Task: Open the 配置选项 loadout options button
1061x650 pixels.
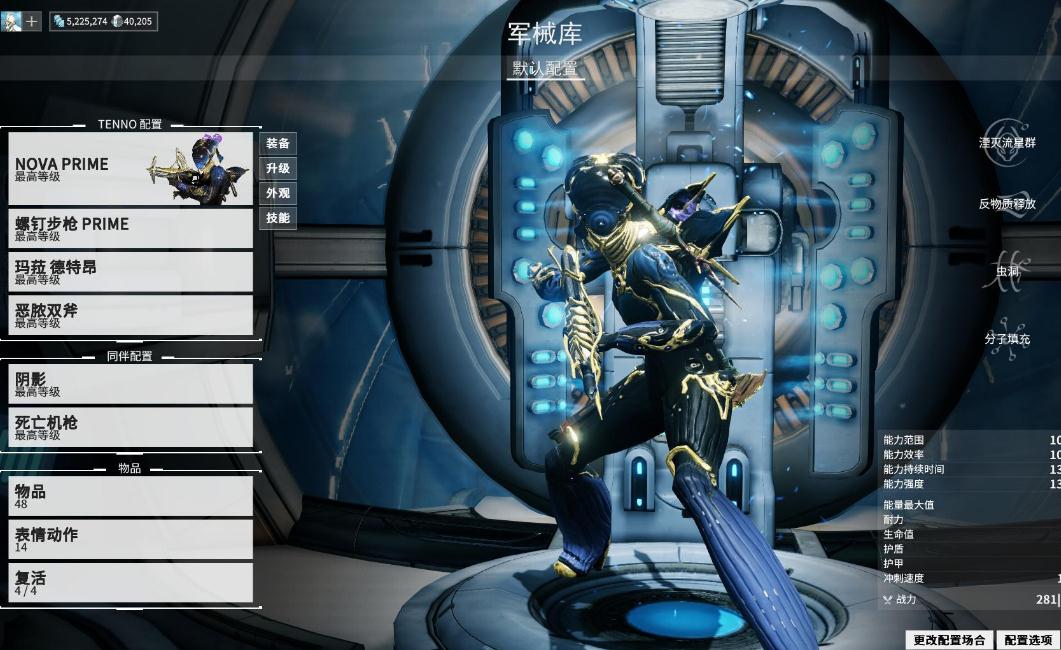Action: tap(1027, 640)
